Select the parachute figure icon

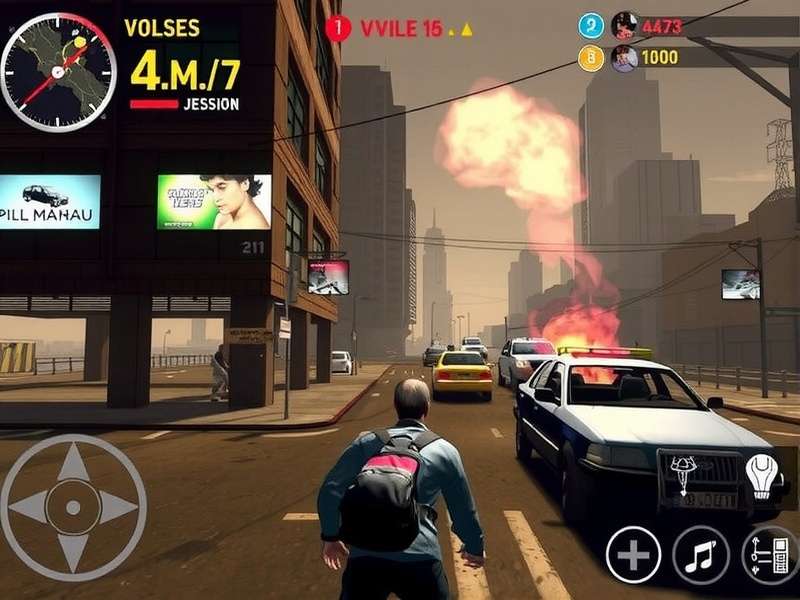pyautogui.click(x=686, y=473)
